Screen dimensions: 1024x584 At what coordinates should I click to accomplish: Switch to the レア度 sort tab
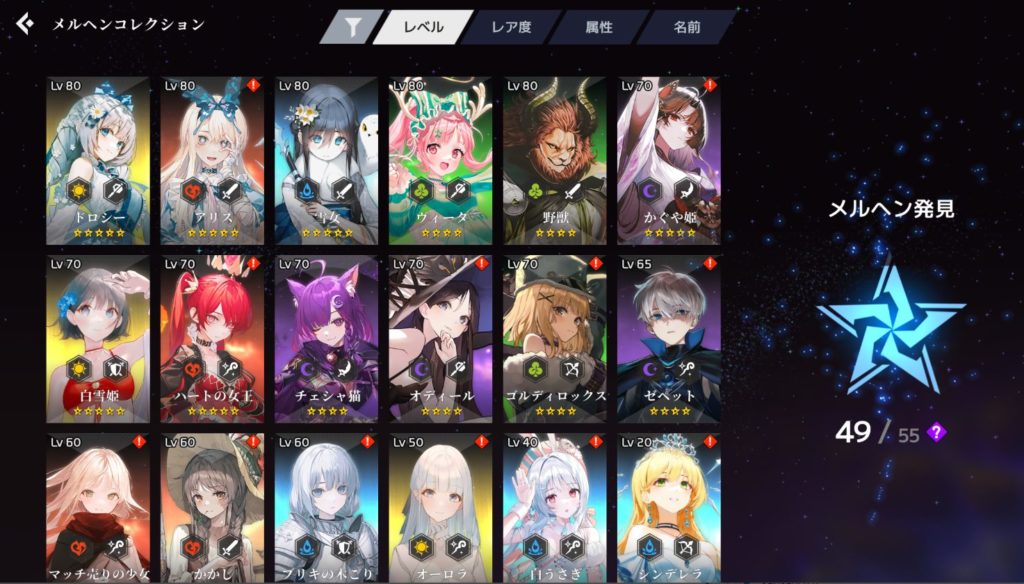pos(511,28)
